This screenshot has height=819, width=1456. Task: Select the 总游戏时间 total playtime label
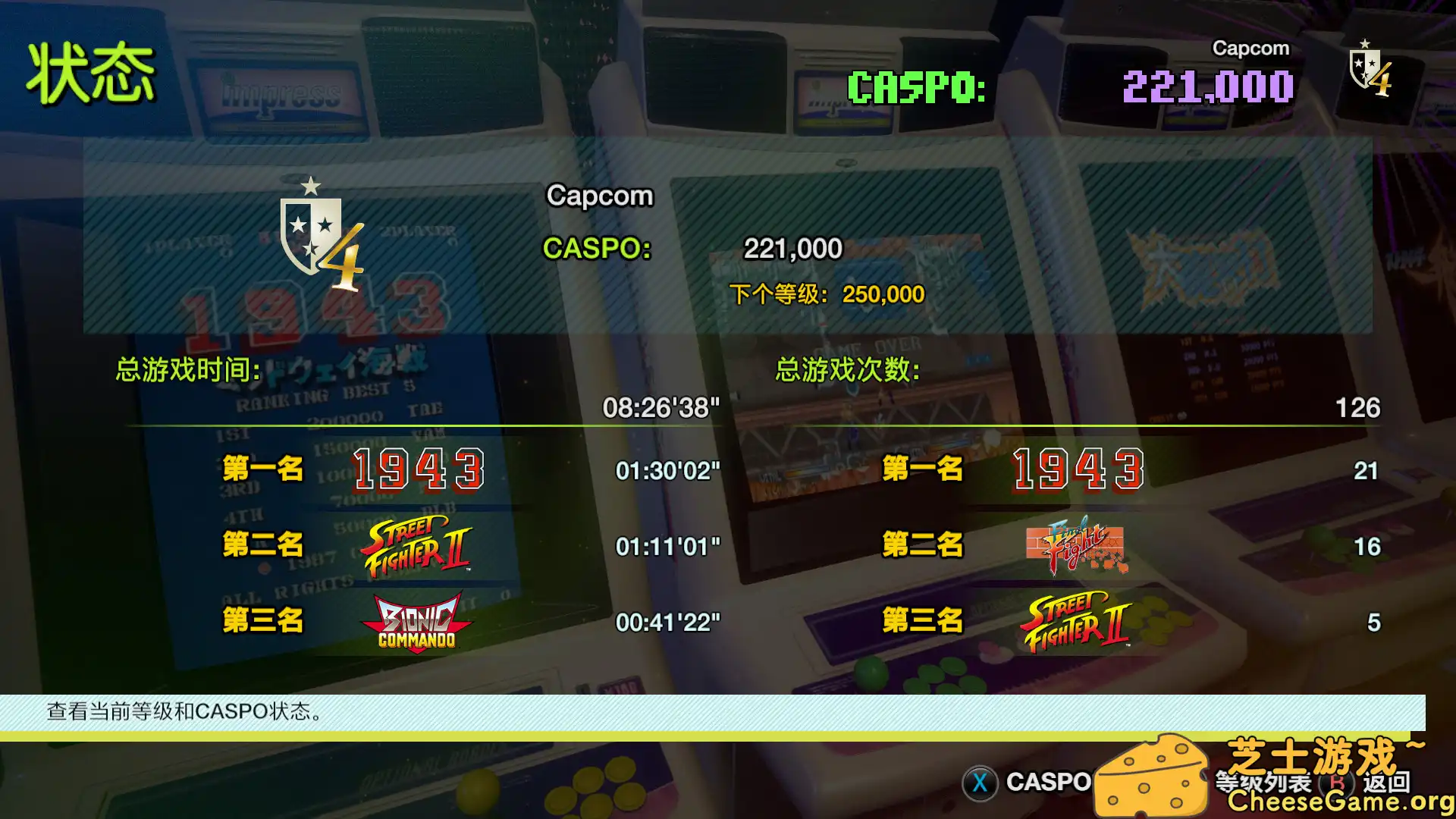click(186, 369)
